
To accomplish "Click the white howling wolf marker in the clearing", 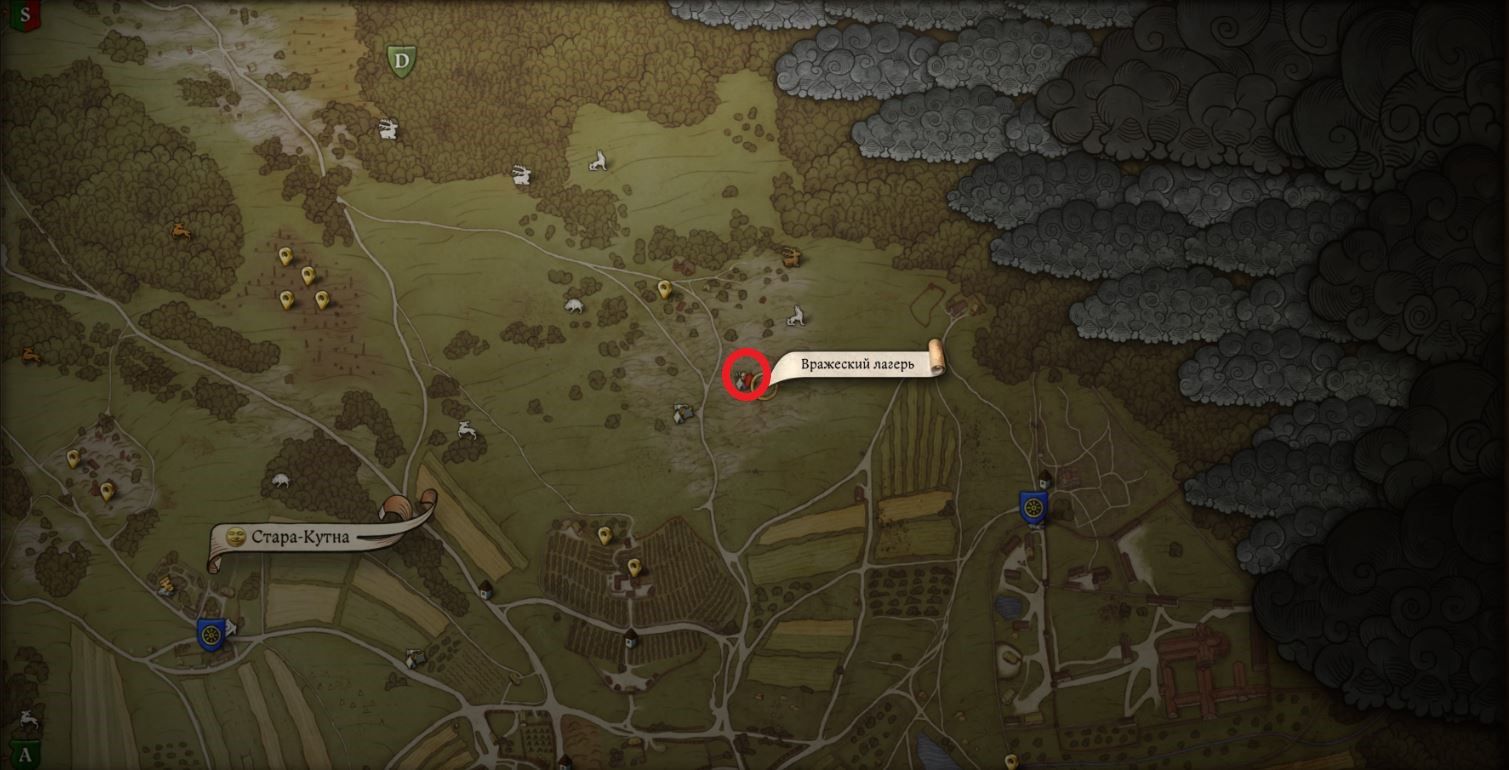I will (x=598, y=160).
